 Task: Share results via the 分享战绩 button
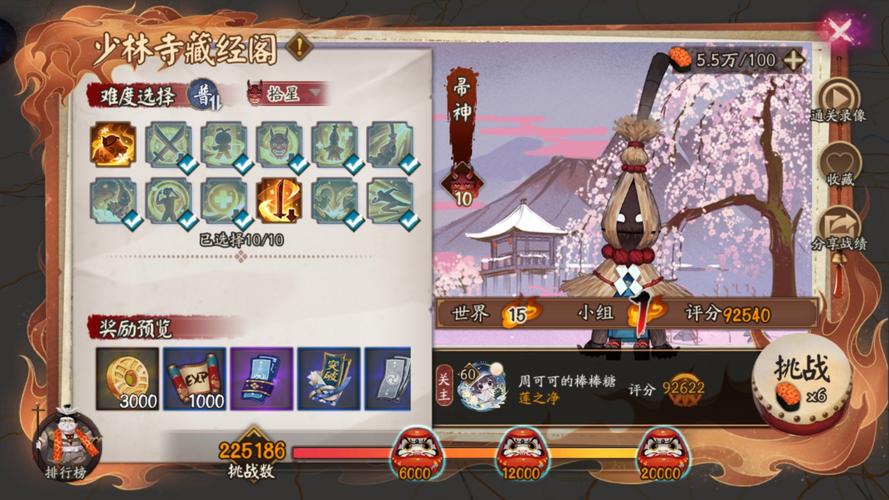(838, 231)
